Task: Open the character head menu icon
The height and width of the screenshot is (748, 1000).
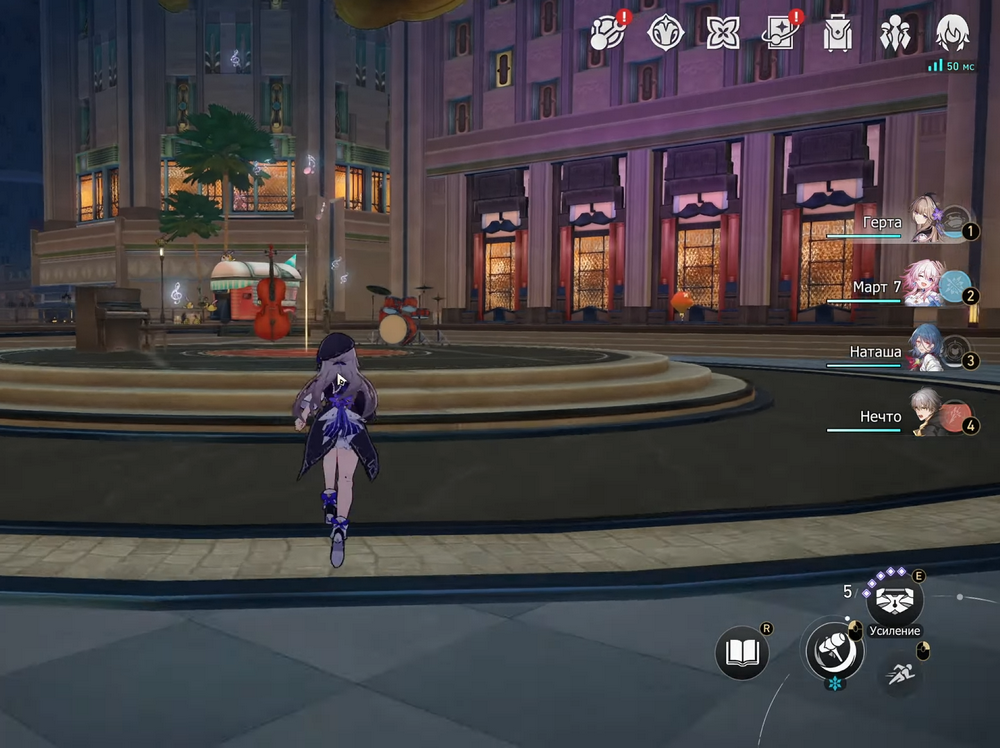Action: point(952,33)
